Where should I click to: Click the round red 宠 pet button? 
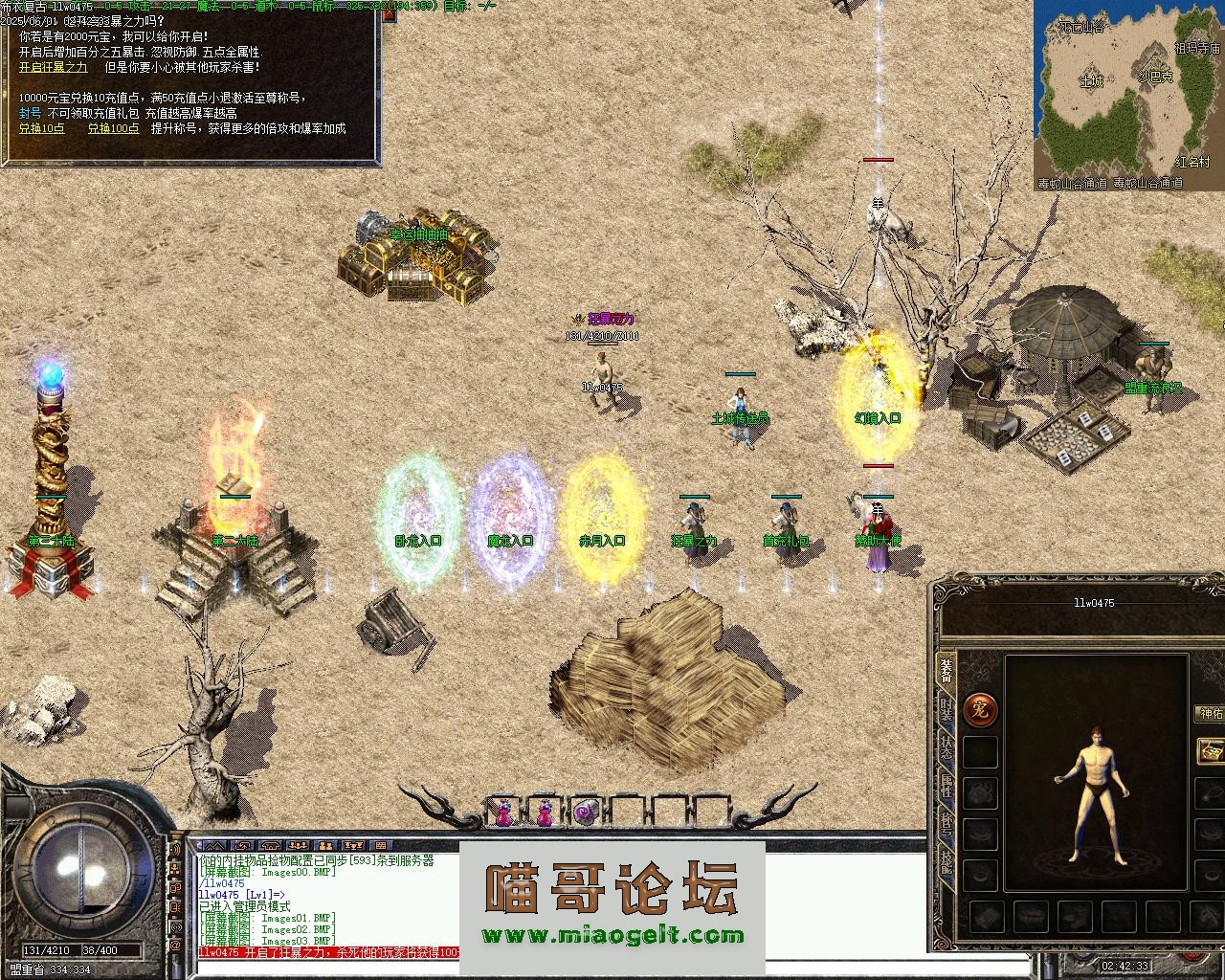[x=981, y=709]
